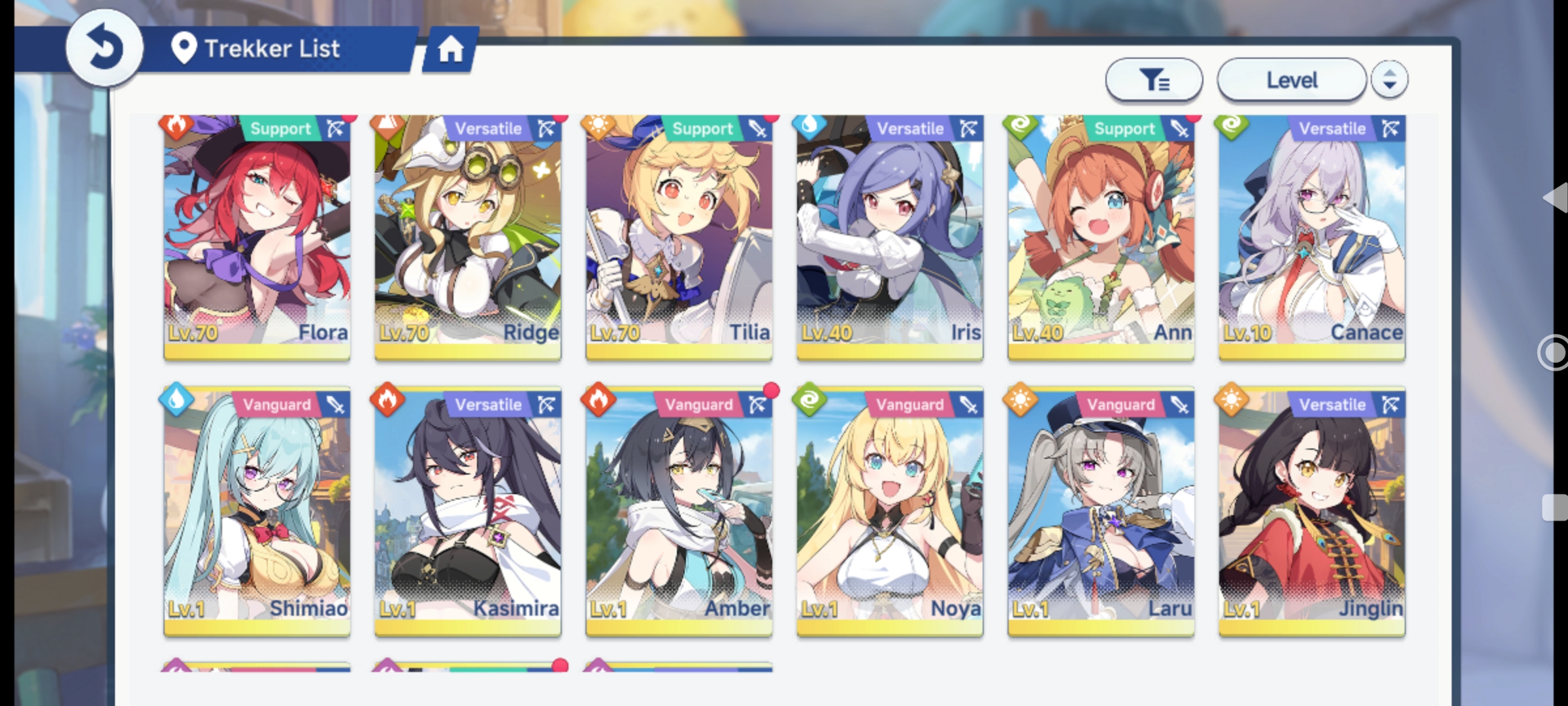
Task: Pick the Ann support card
Action: point(1101,237)
